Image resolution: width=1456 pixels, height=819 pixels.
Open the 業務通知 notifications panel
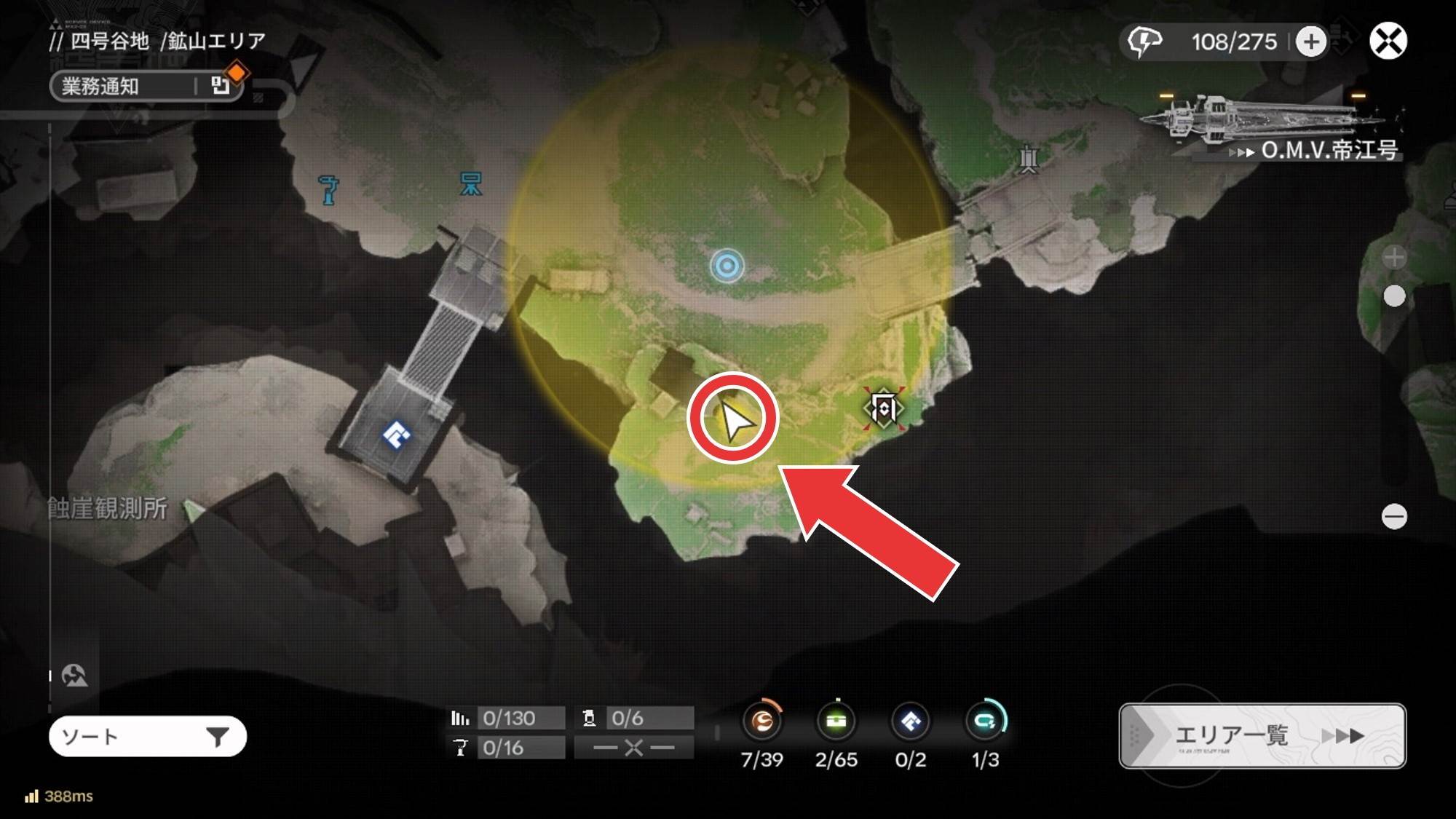tap(146, 86)
